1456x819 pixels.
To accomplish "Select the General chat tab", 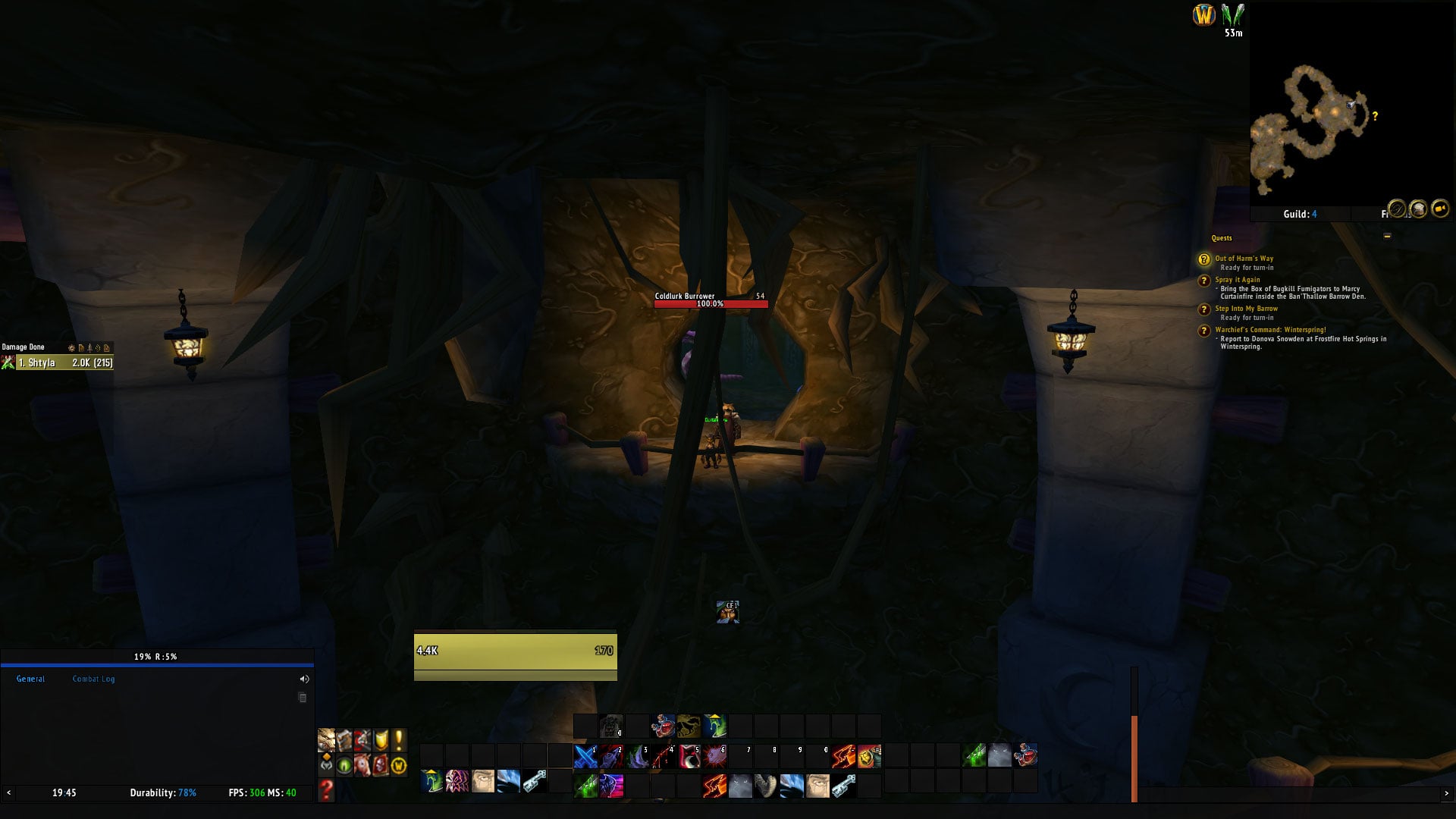I will coord(30,679).
